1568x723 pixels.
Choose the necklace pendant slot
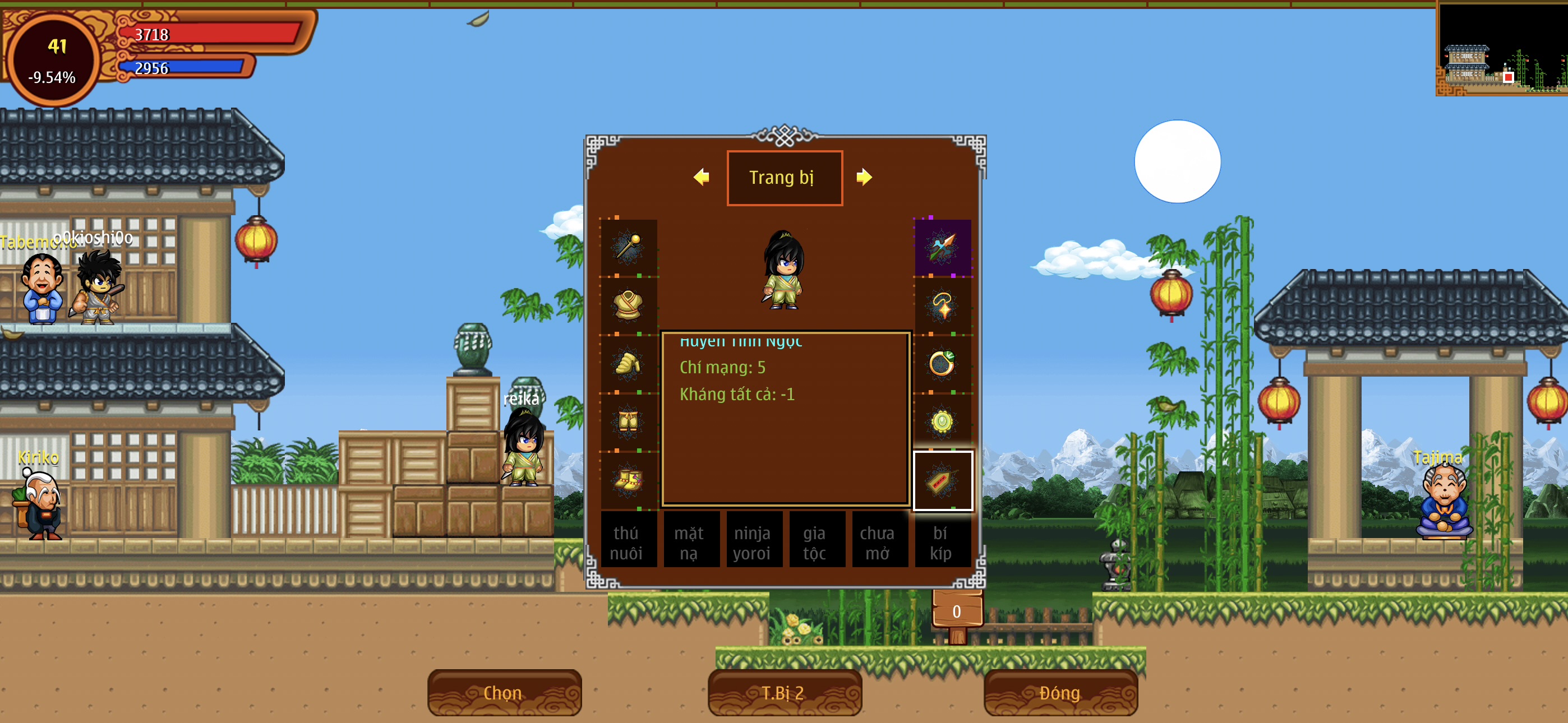click(x=942, y=305)
